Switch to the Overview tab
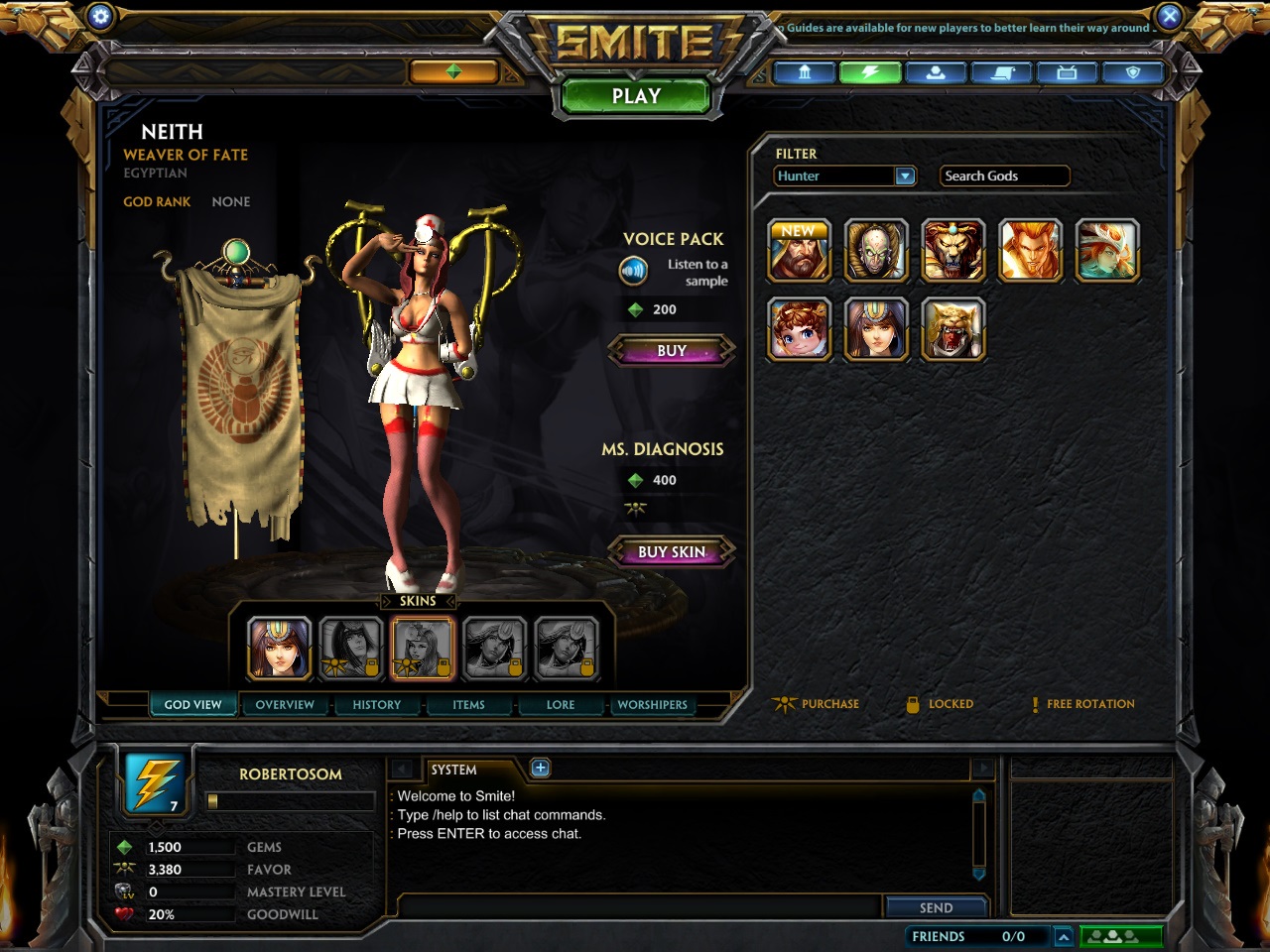1270x952 pixels. click(x=285, y=704)
